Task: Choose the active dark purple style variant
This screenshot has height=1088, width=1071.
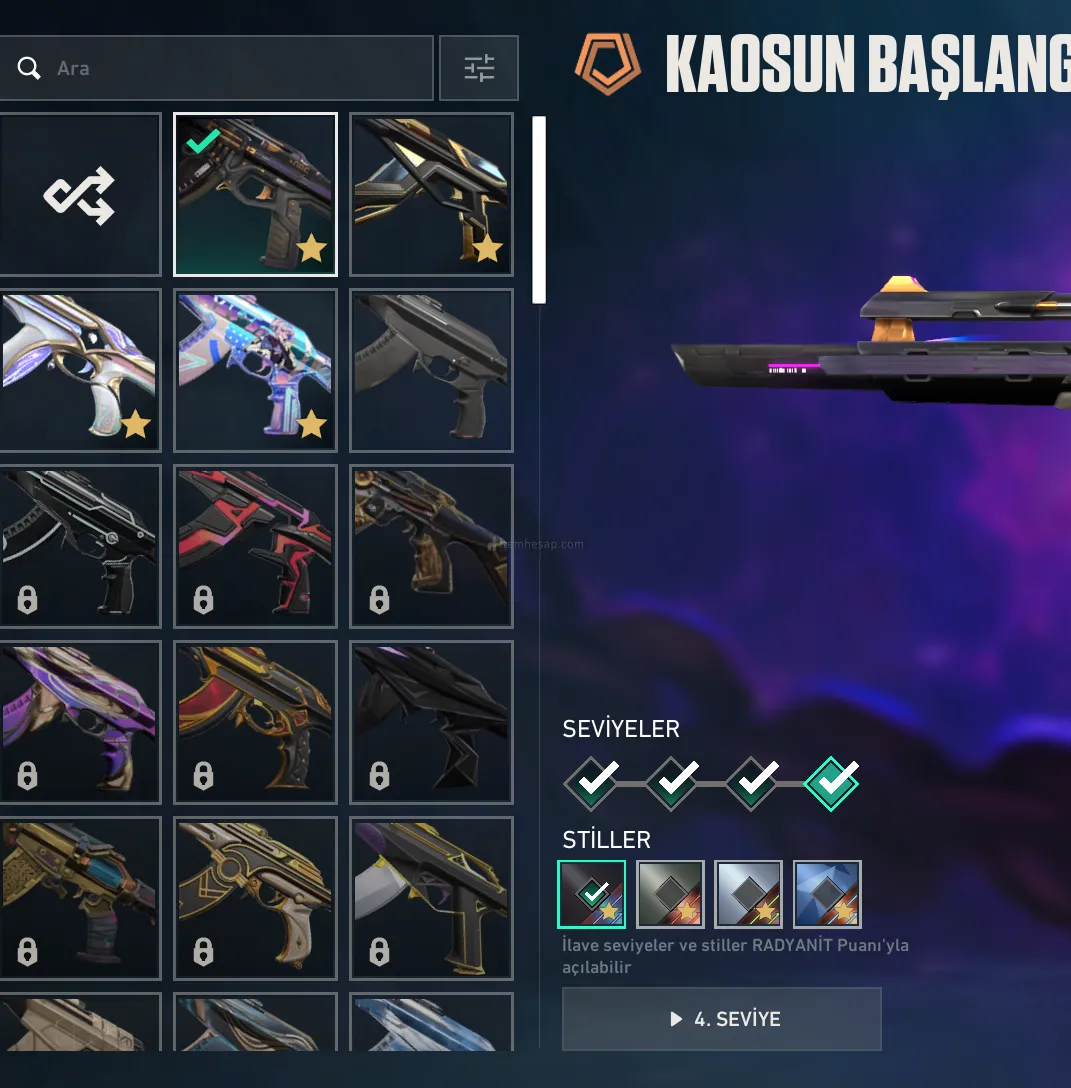Action: point(592,894)
